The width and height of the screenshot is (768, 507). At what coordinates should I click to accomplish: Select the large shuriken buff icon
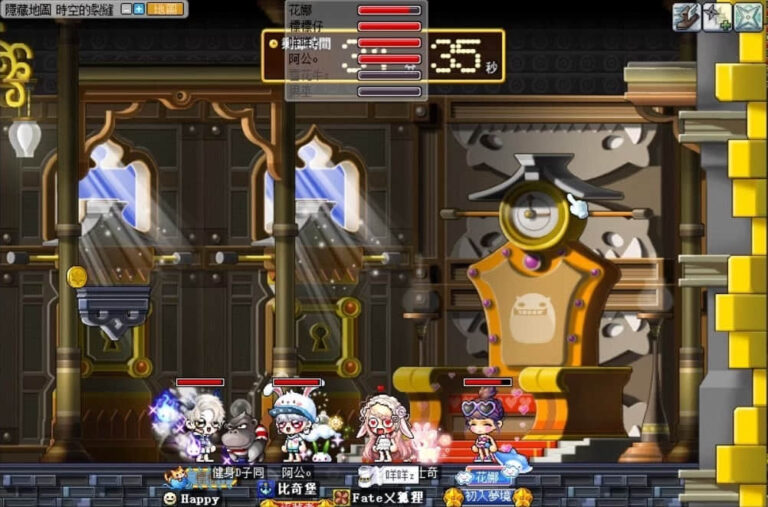749,17
